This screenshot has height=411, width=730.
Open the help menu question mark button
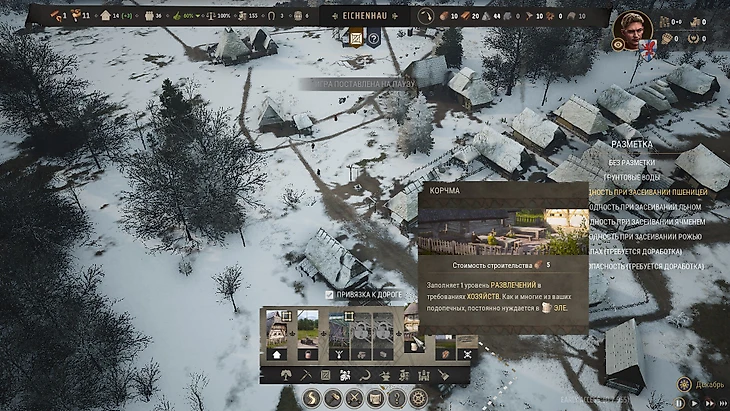pyautogui.click(x=396, y=398)
